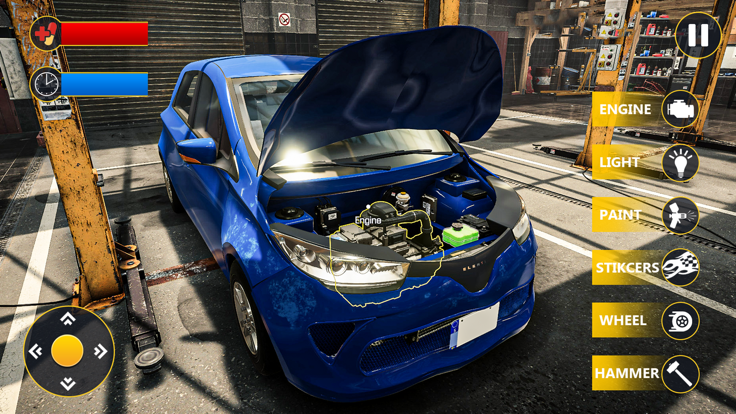Pause the game with the pause button
The width and height of the screenshot is (736, 414).
coord(697,35)
